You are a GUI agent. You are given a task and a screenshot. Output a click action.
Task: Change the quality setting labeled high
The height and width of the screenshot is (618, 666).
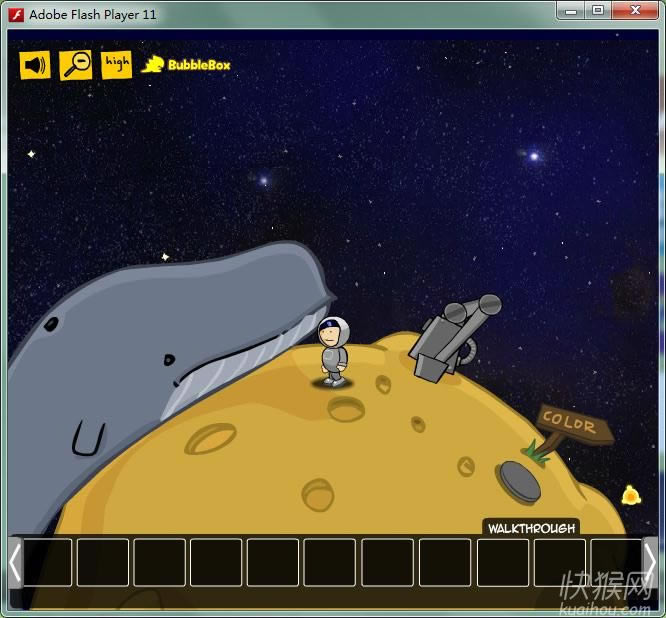[117, 64]
